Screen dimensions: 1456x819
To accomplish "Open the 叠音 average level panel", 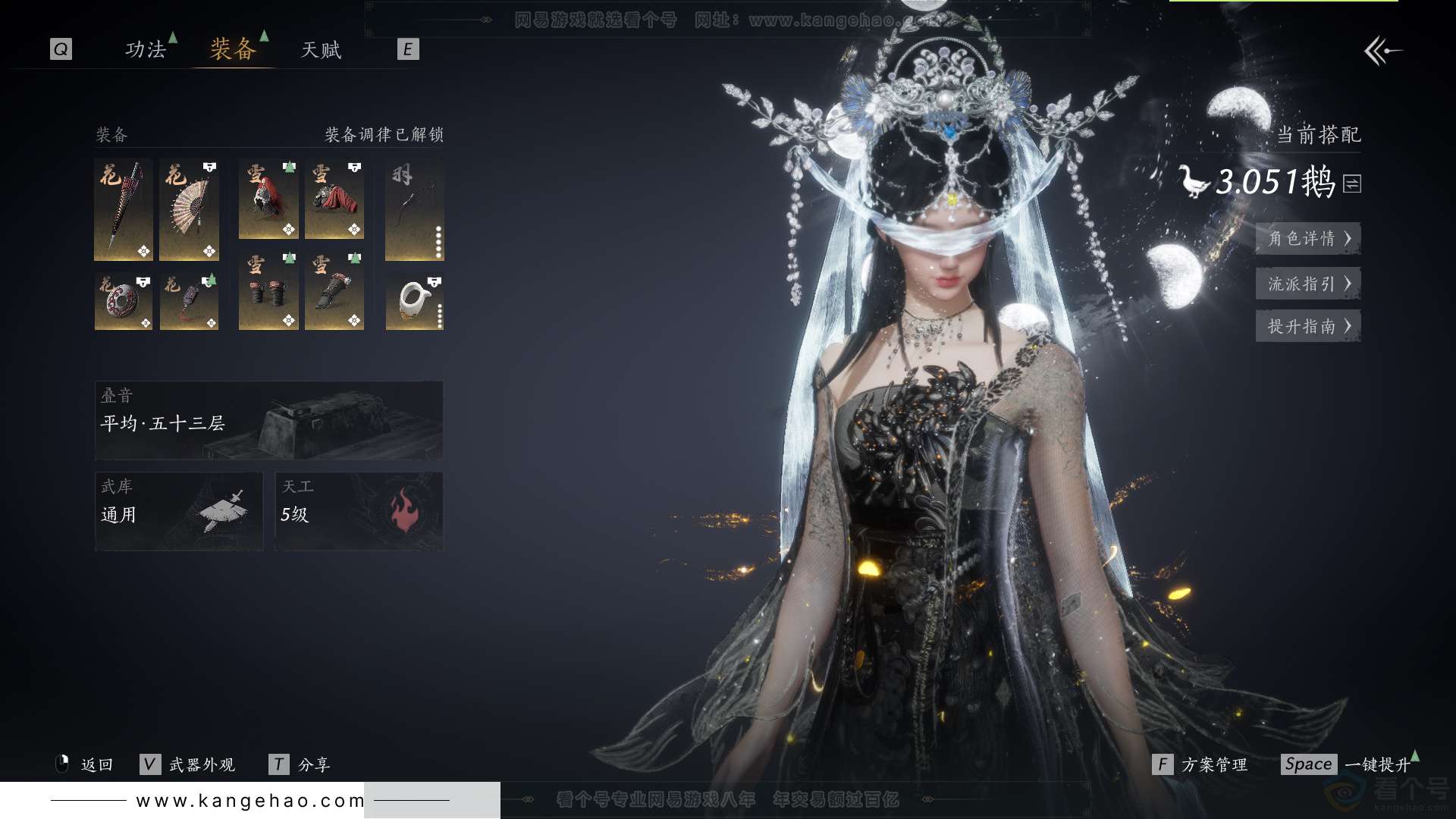I will click(268, 420).
